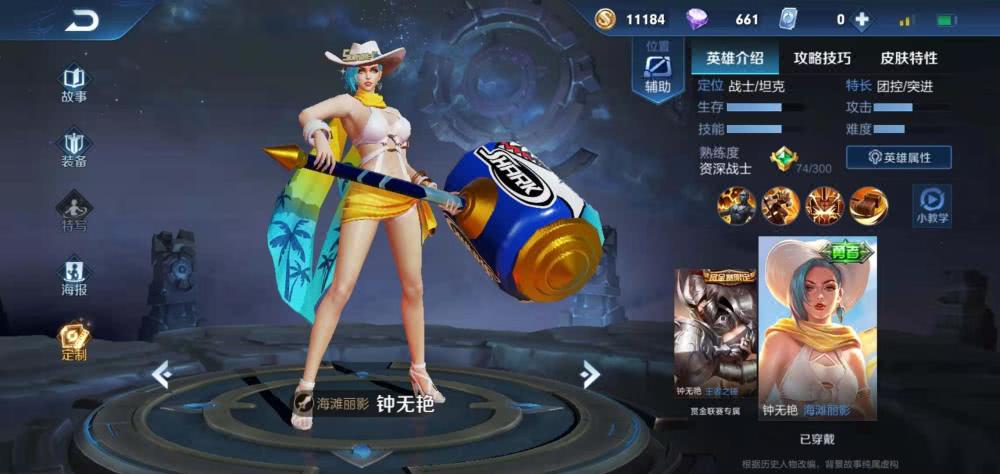Go back using the return arrow
Screen dimensions: 1000x474
[82, 19]
